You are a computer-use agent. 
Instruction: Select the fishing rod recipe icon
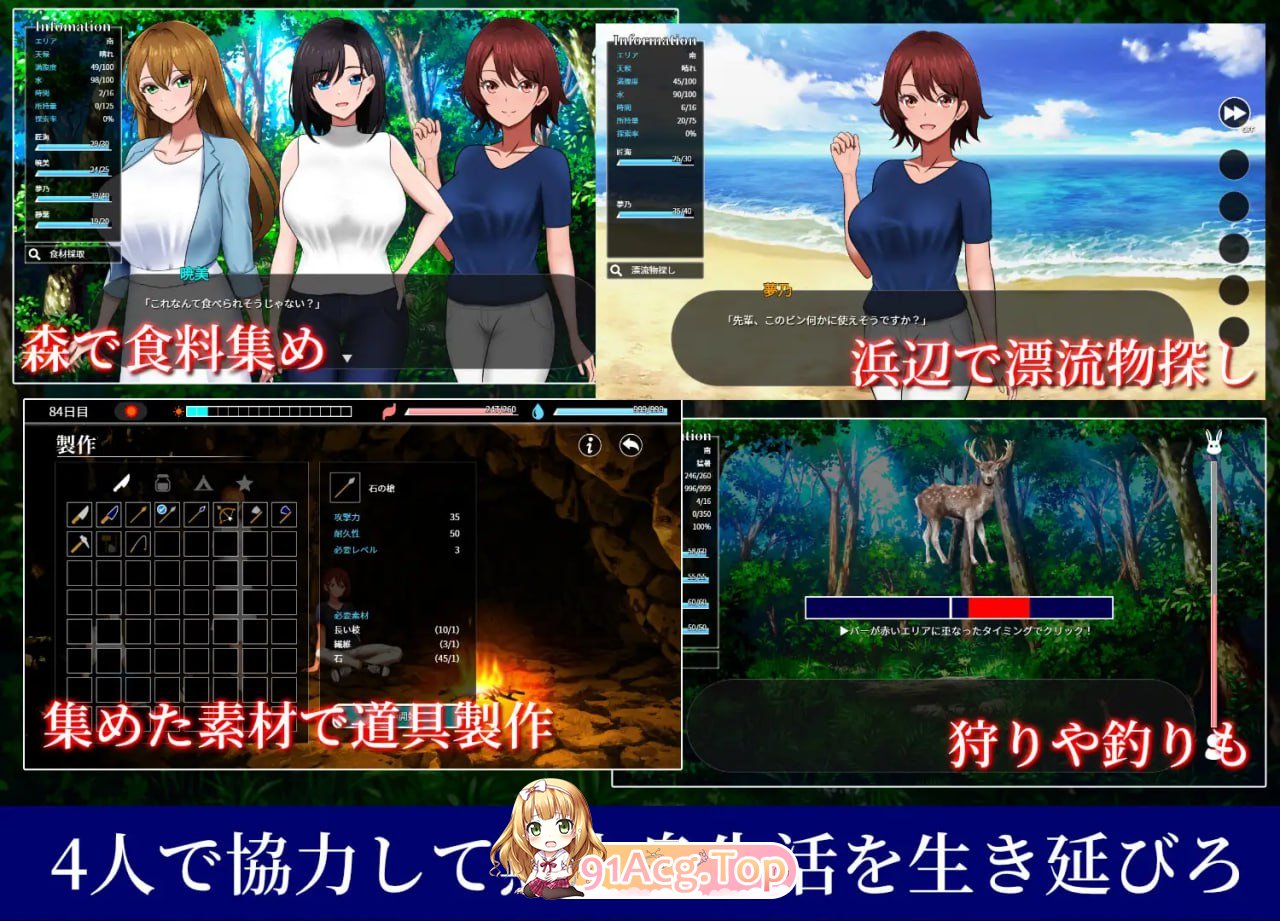(x=138, y=544)
